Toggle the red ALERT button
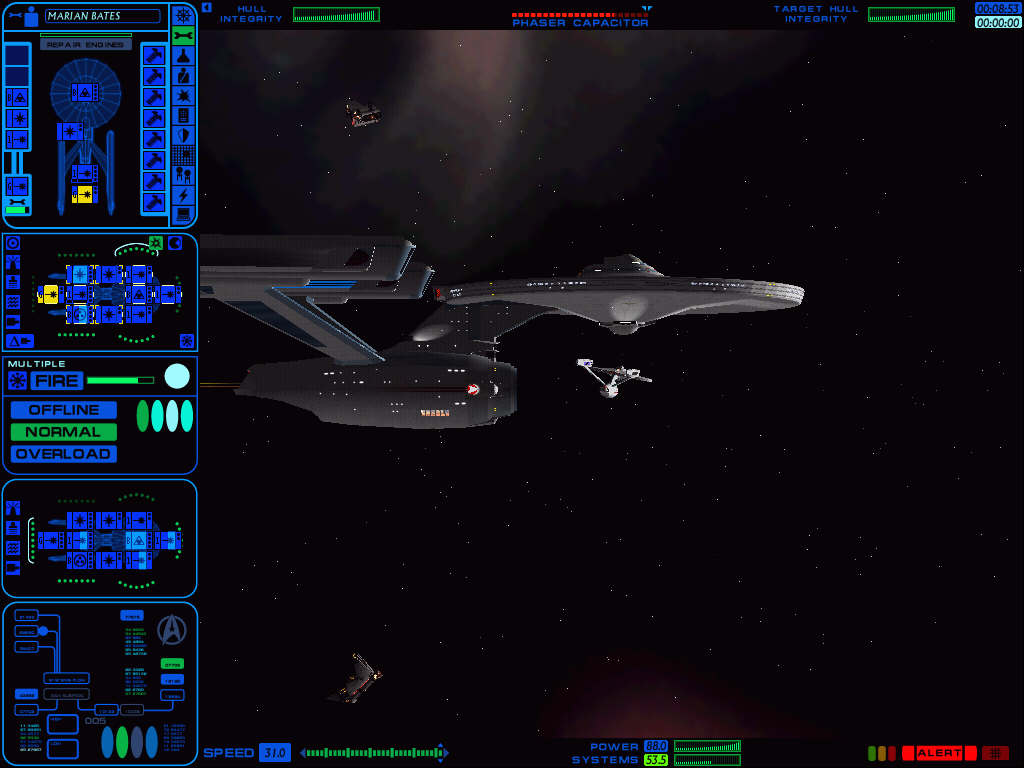The width and height of the screenshot is (1024, 768). tap(938, 753)
